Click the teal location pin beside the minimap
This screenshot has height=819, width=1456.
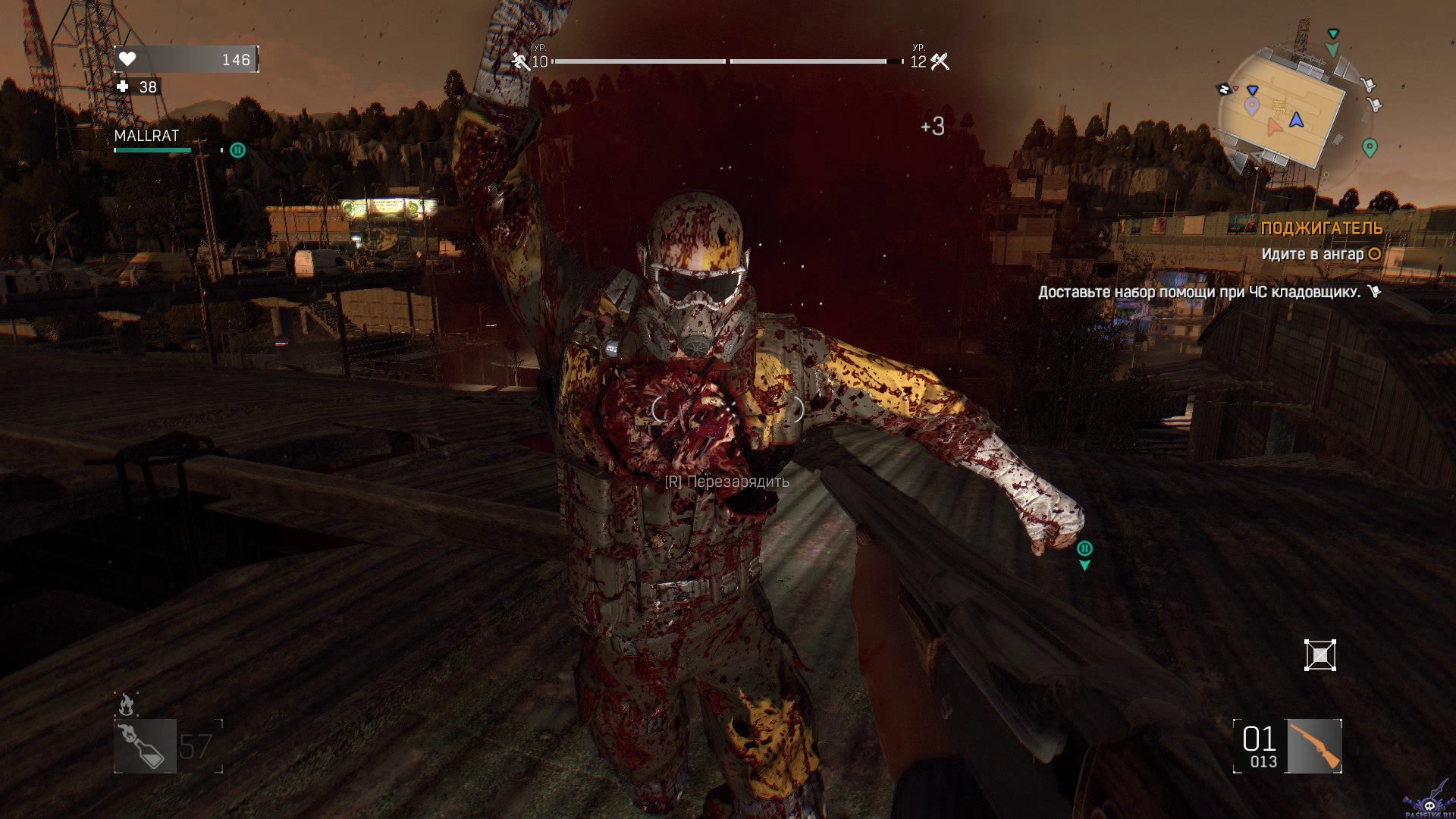point(1369,147)
